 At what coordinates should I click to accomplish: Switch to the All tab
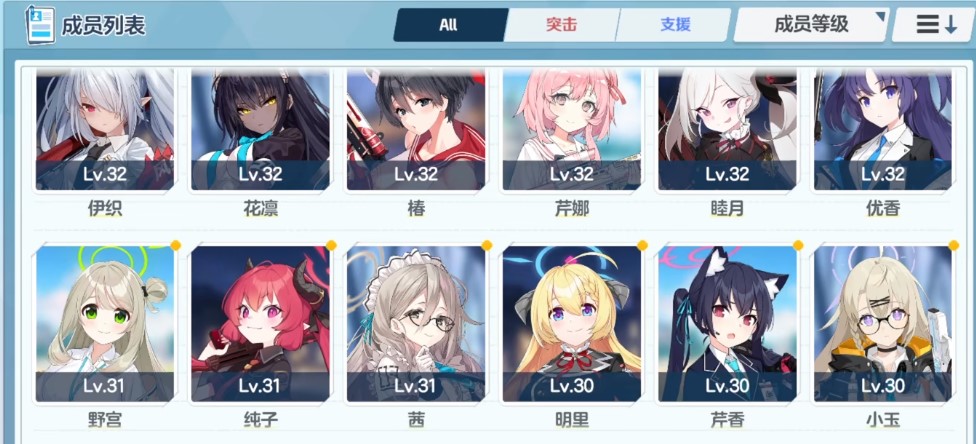448,25
